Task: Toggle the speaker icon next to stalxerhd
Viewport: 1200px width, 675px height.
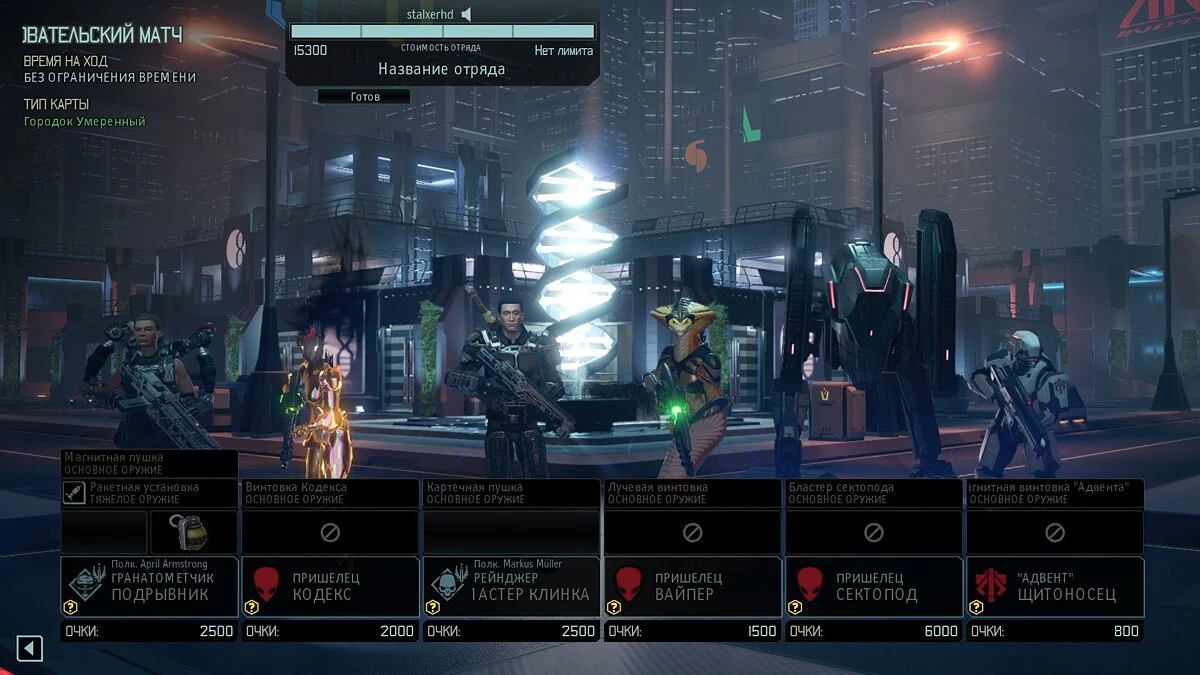Action: point(466,14)
